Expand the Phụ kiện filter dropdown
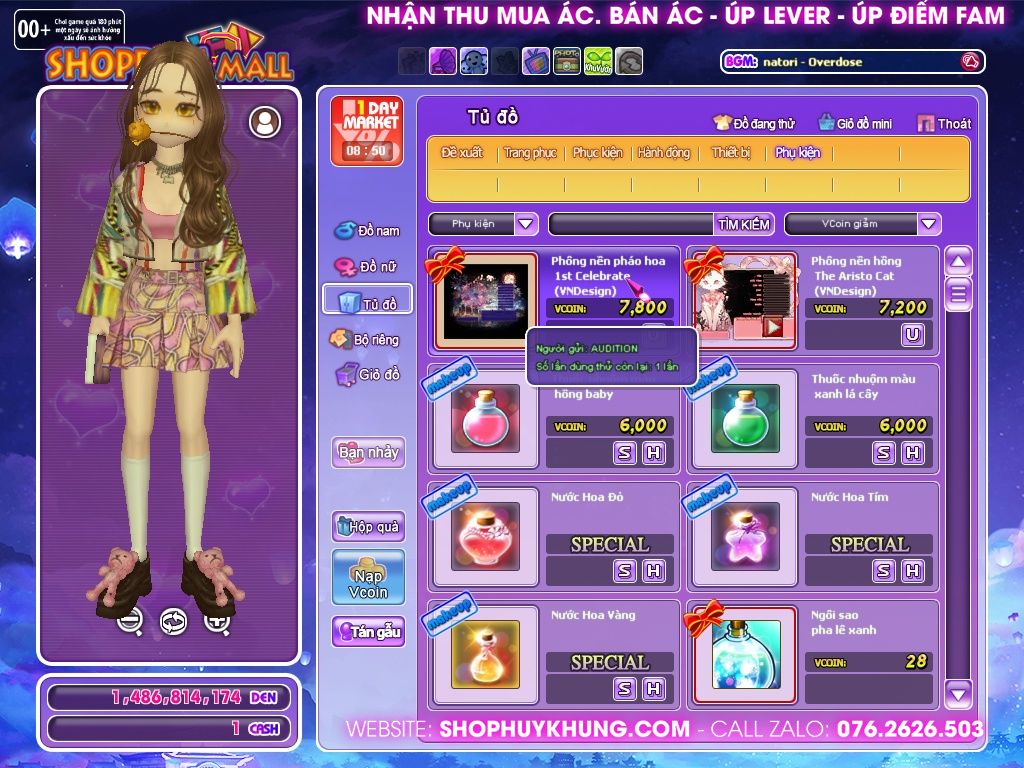This screenshot has height=768, width=1024. [x=526, y=224]
